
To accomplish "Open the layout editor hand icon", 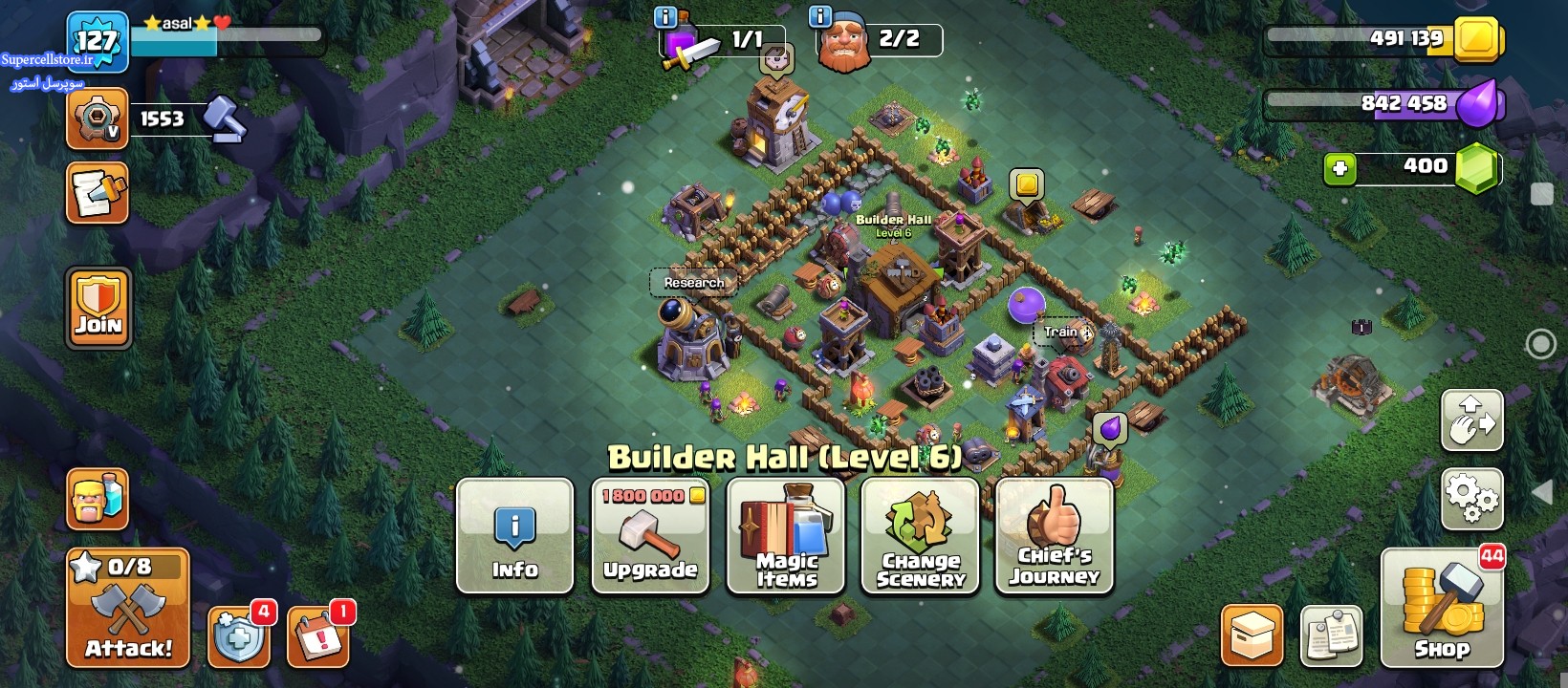I will (1471, 420).
